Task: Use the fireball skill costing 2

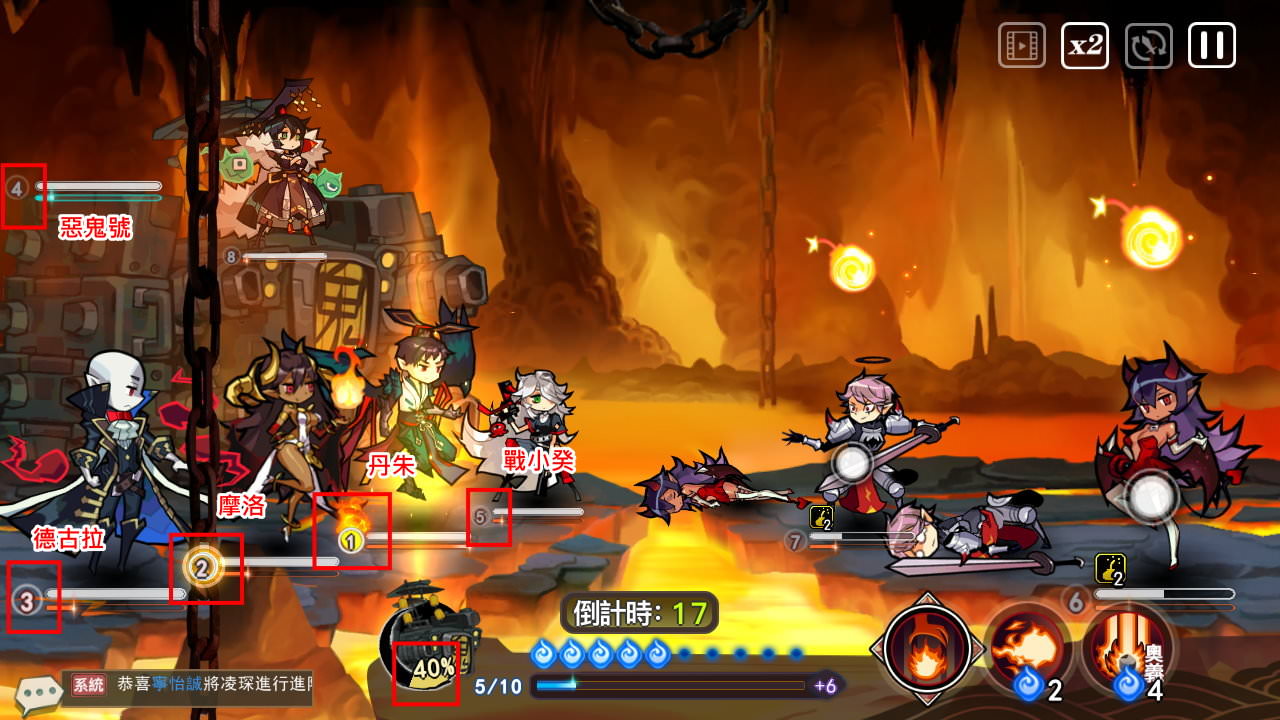Action: tap(1027, 648)
